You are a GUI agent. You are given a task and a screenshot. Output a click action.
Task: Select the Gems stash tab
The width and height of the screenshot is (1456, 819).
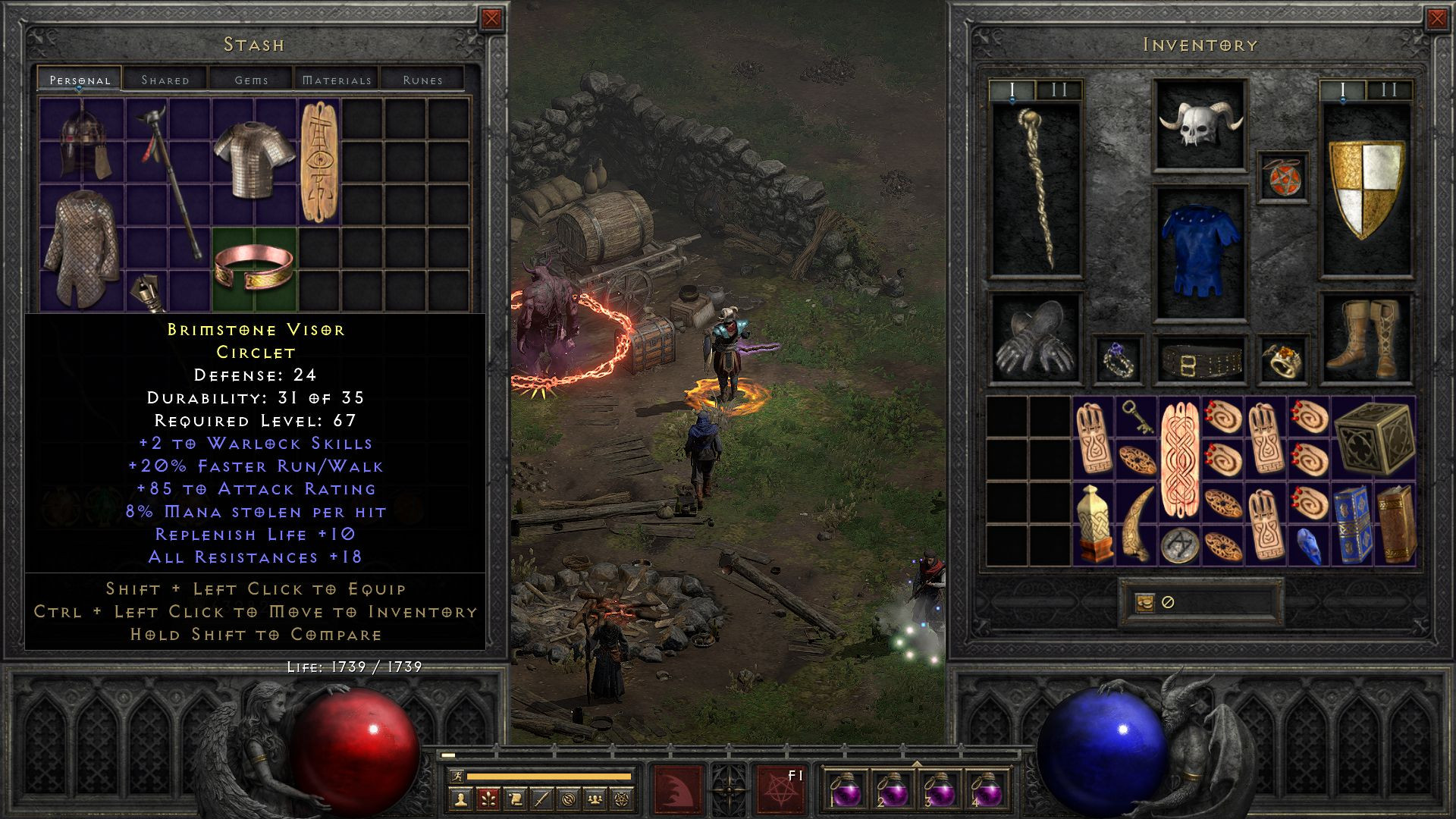253,79
